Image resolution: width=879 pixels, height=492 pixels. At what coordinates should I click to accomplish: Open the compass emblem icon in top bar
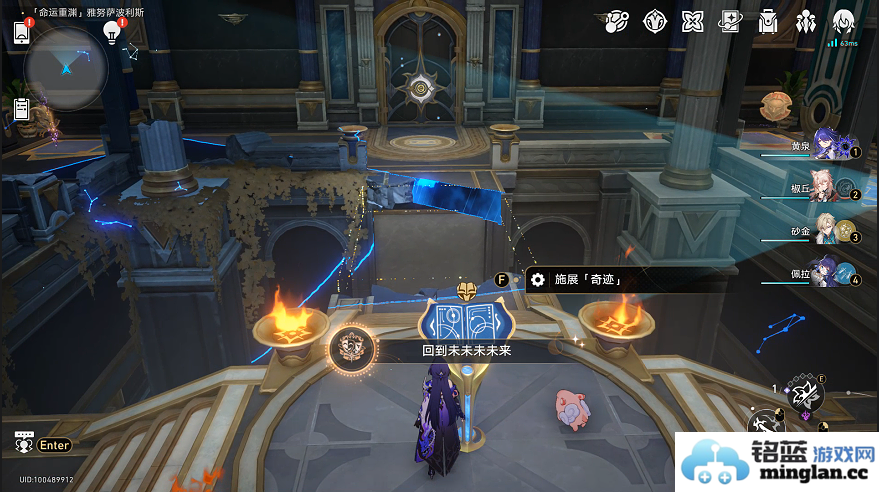tap(655, 21)
